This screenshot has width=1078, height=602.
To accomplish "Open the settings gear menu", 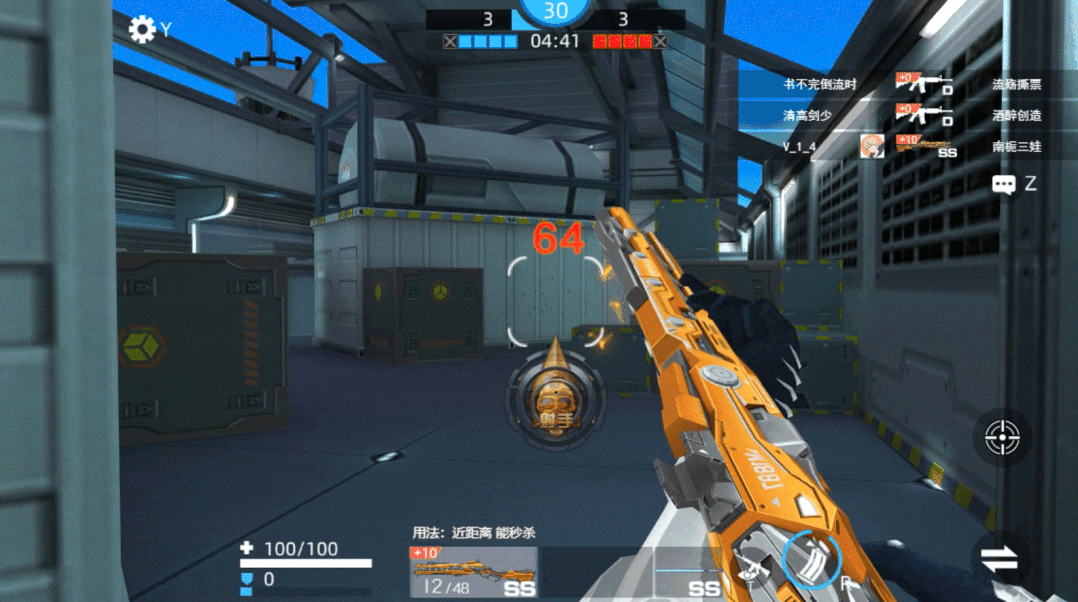I will [142, 29].
